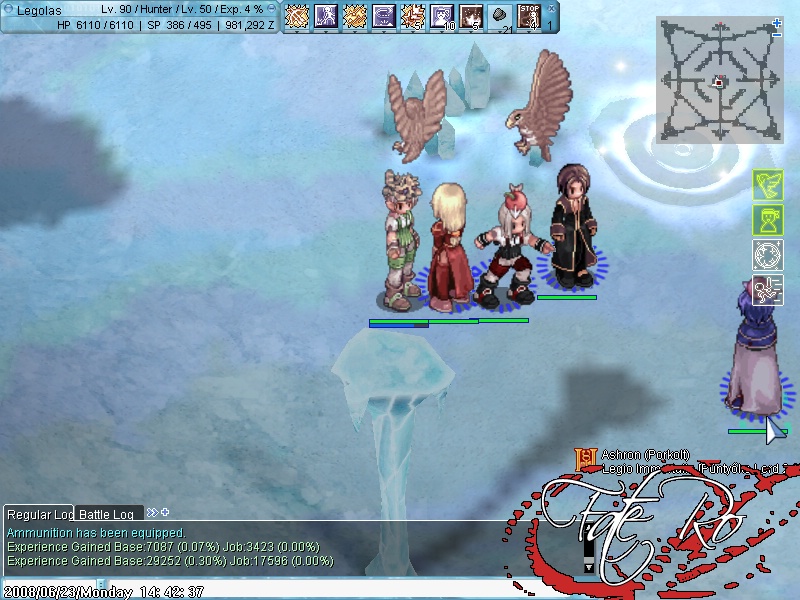Use the purple archer figure skill slot
The height and width of the screenshot is (600, 800).
(326, 16)
